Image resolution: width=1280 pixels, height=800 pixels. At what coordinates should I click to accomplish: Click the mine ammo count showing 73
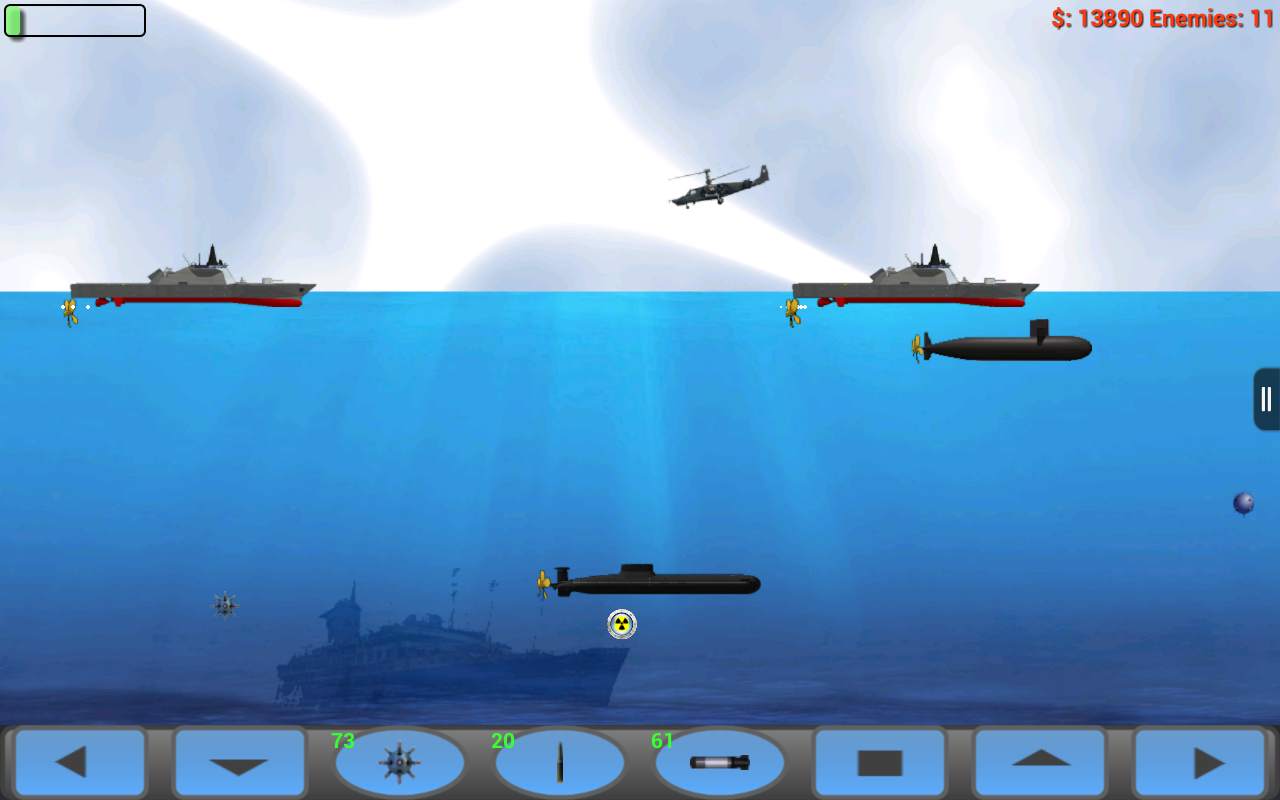[343, 742]
